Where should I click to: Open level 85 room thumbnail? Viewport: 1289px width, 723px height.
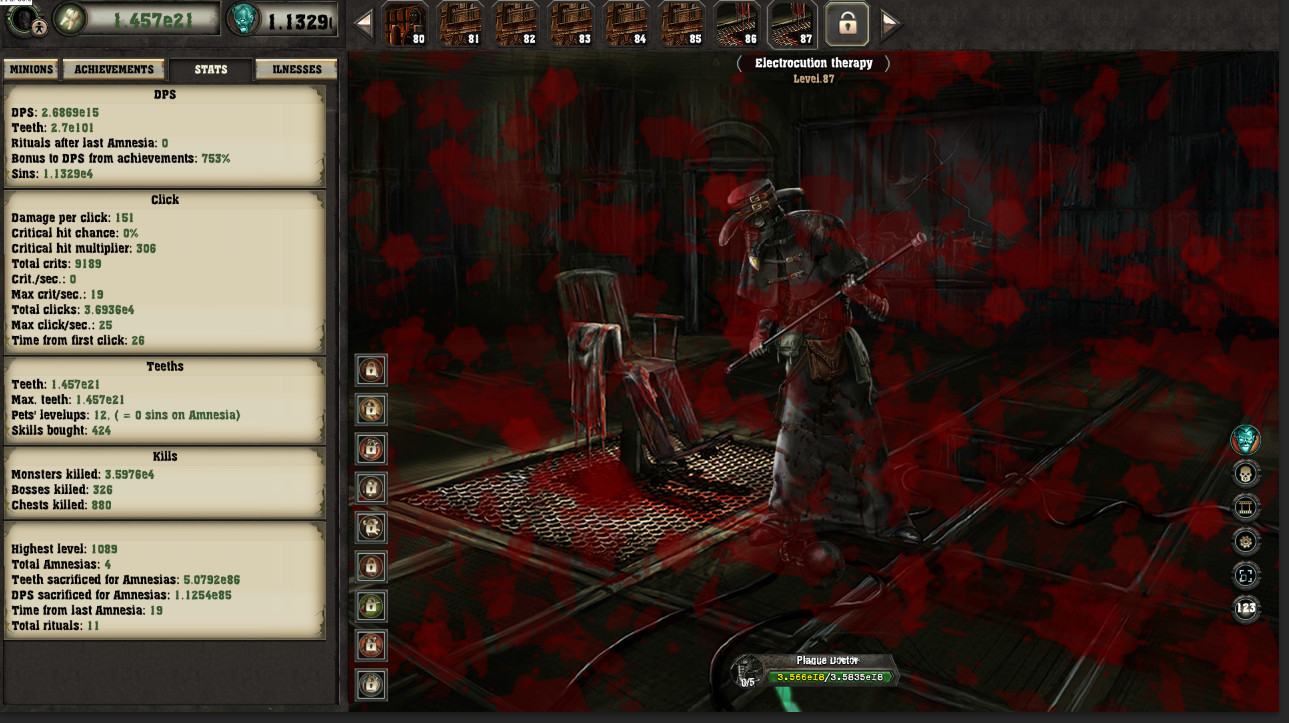(x=682, y=24)
